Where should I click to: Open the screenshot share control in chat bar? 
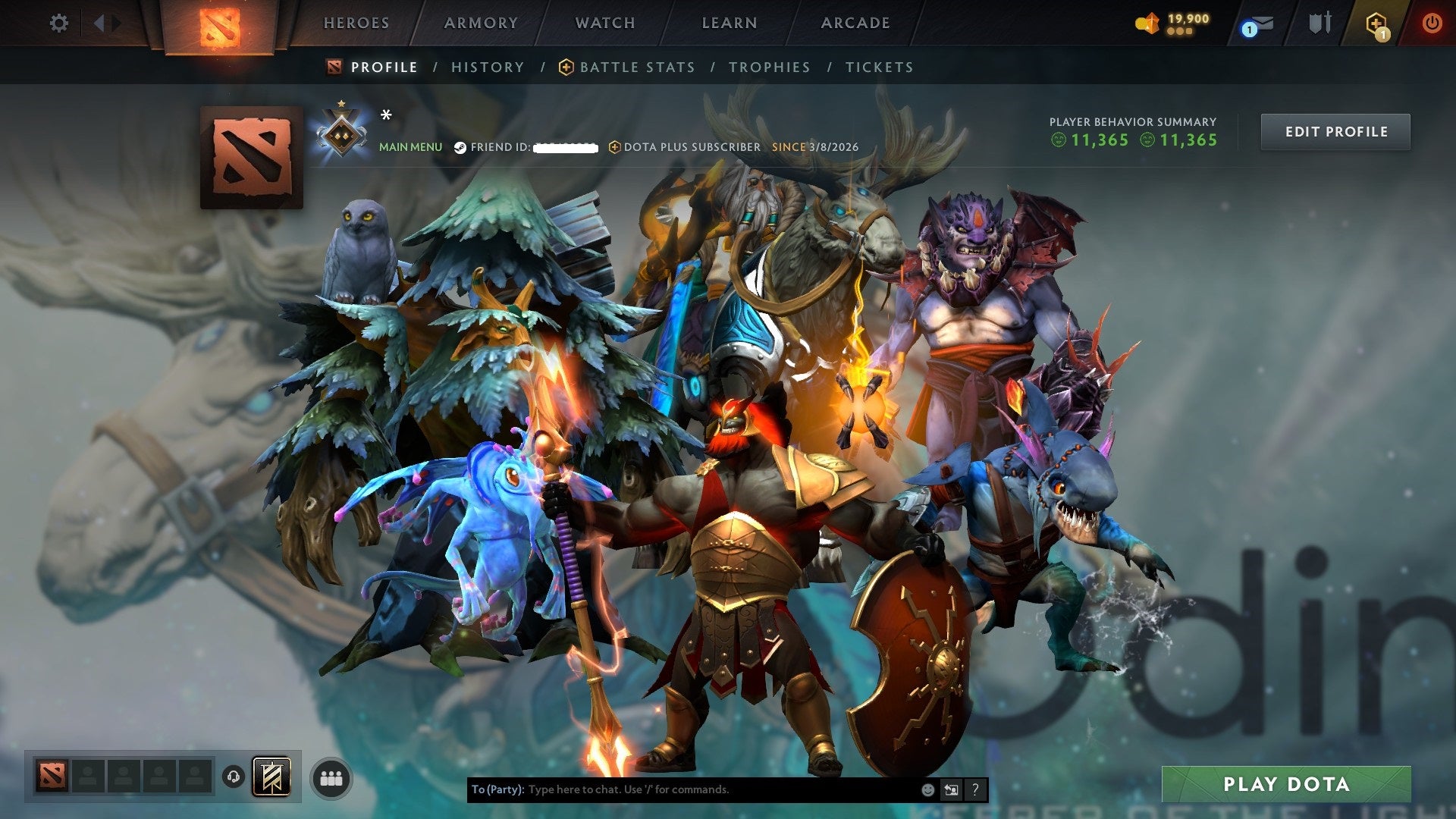pyautogui.click(x=950, y=789)
